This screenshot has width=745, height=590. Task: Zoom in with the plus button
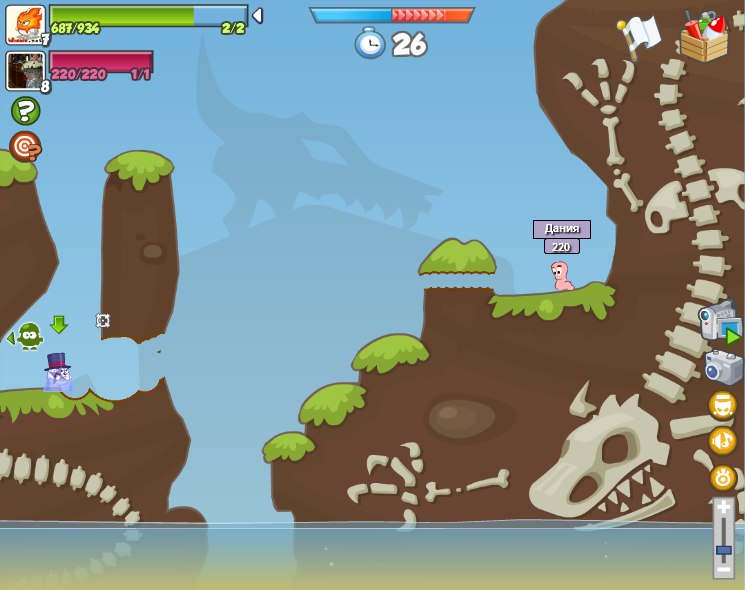click(724, 508)
